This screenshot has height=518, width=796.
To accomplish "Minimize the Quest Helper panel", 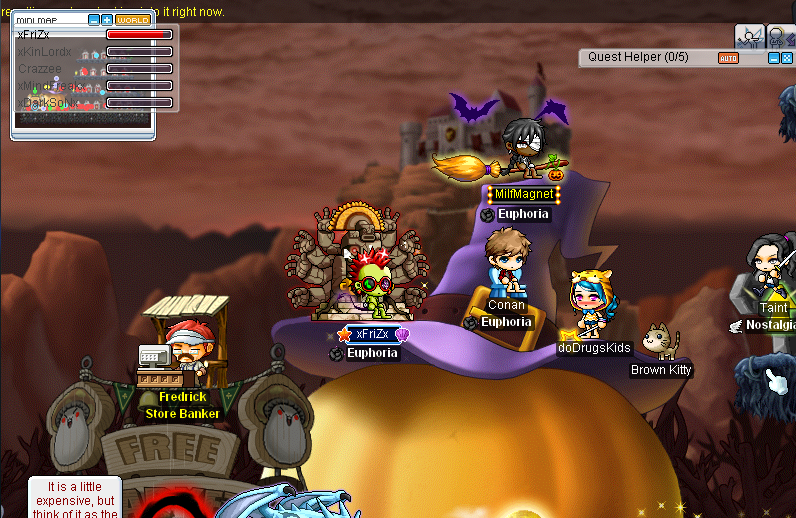I will coord(773,58).
